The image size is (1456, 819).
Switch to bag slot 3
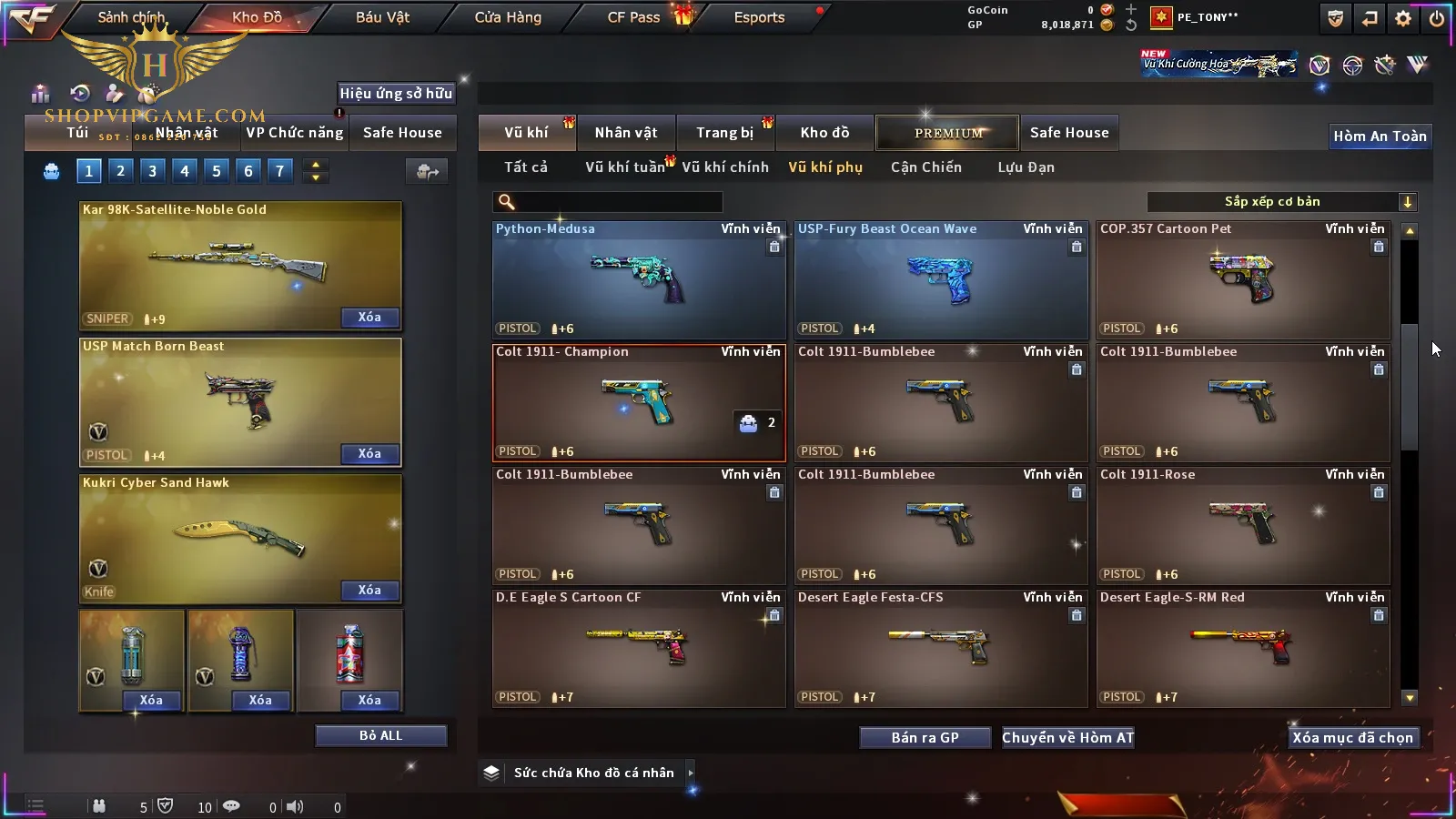(x=152, y=170)
